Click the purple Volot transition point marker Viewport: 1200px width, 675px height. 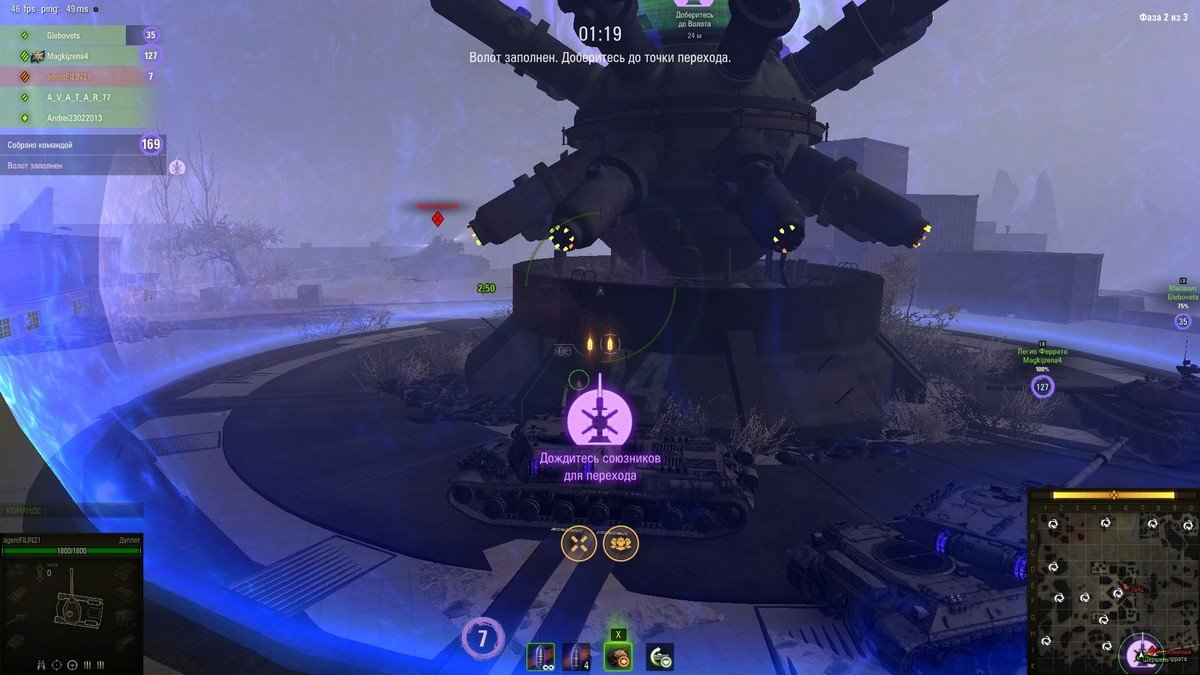599,420
